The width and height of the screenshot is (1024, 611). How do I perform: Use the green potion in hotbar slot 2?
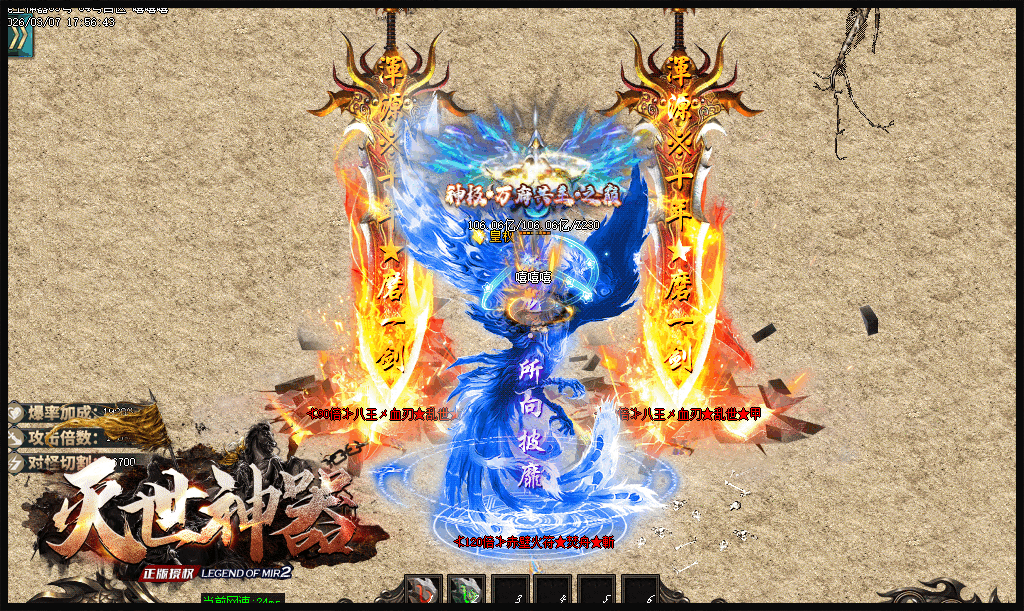465,591
